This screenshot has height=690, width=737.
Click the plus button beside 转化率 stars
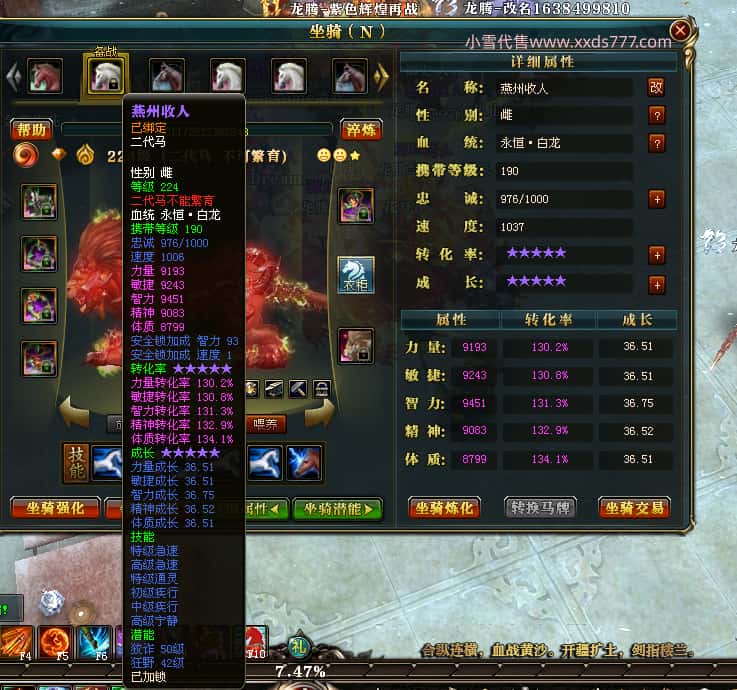tap(656, 255)
